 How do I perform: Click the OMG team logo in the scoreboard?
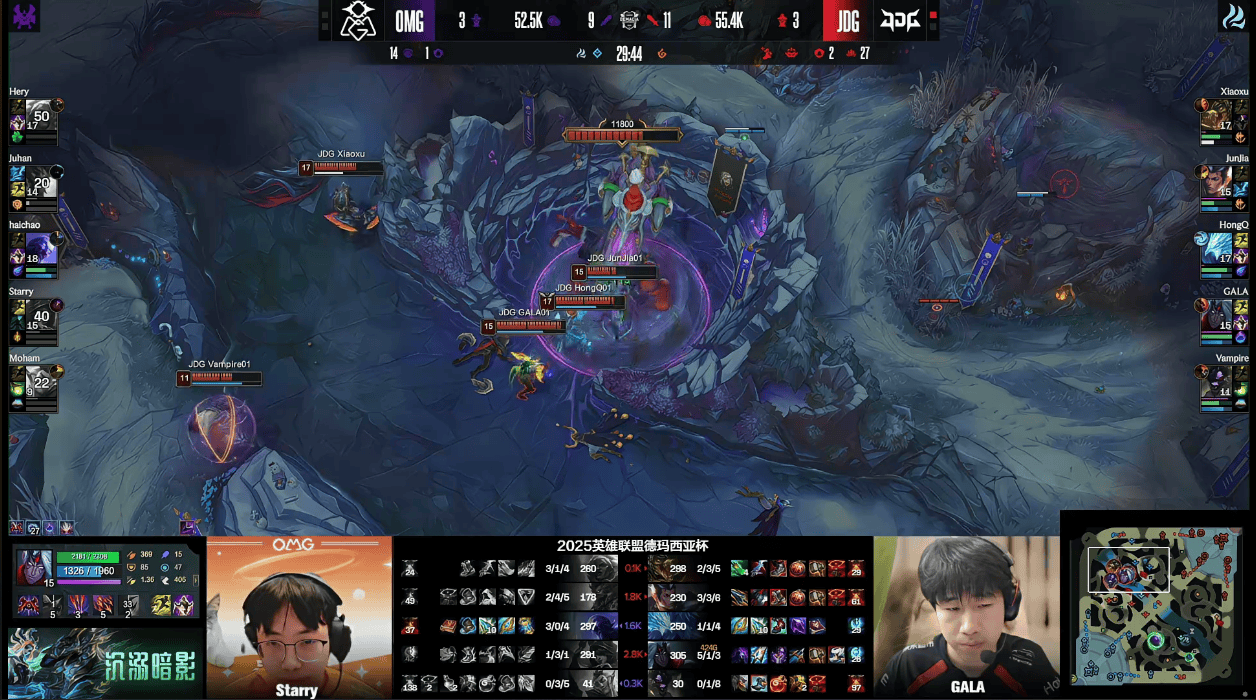pyautogui.click(x=356, y=20)
